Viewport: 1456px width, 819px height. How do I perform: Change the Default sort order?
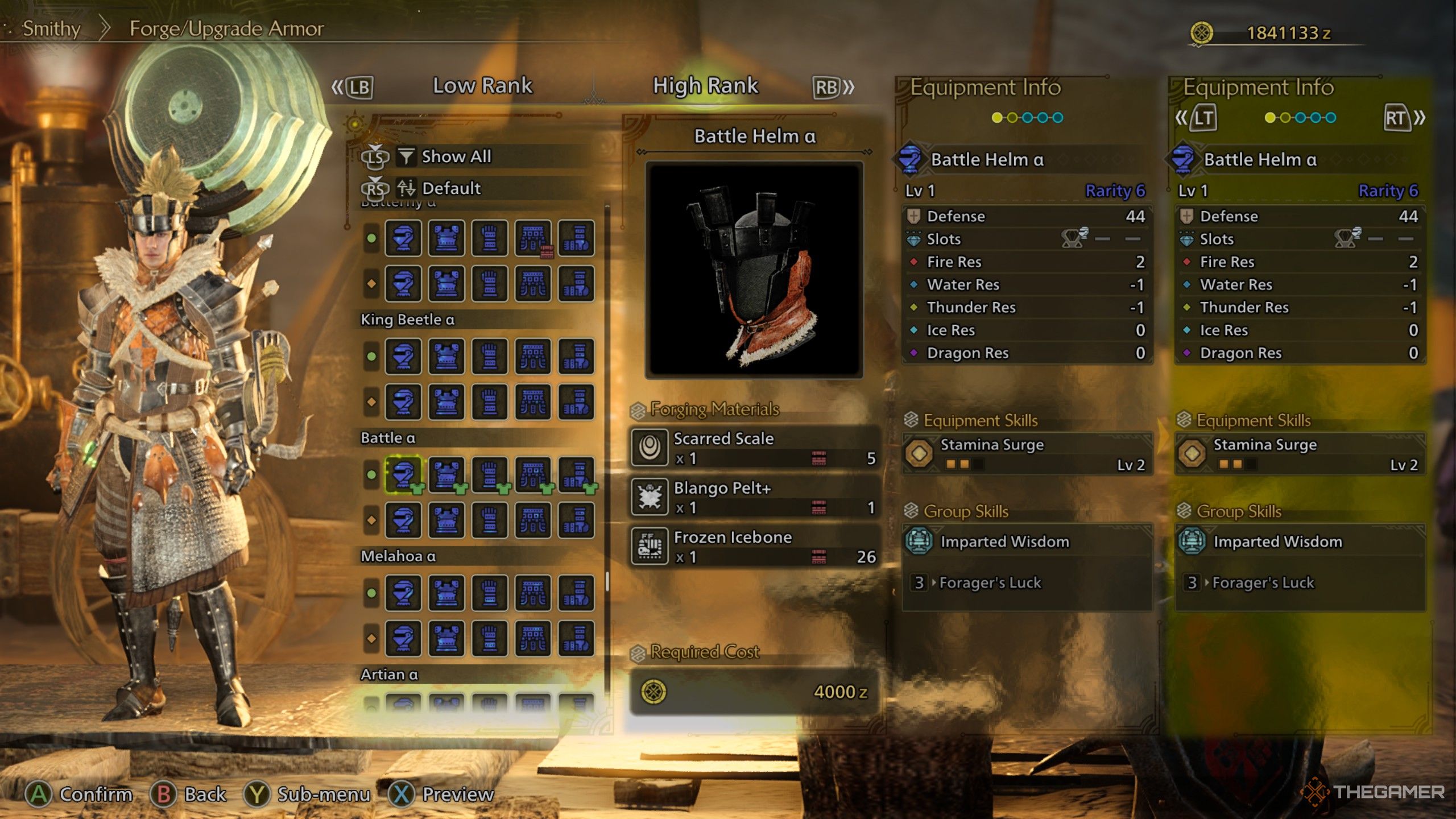coord(451,188)
